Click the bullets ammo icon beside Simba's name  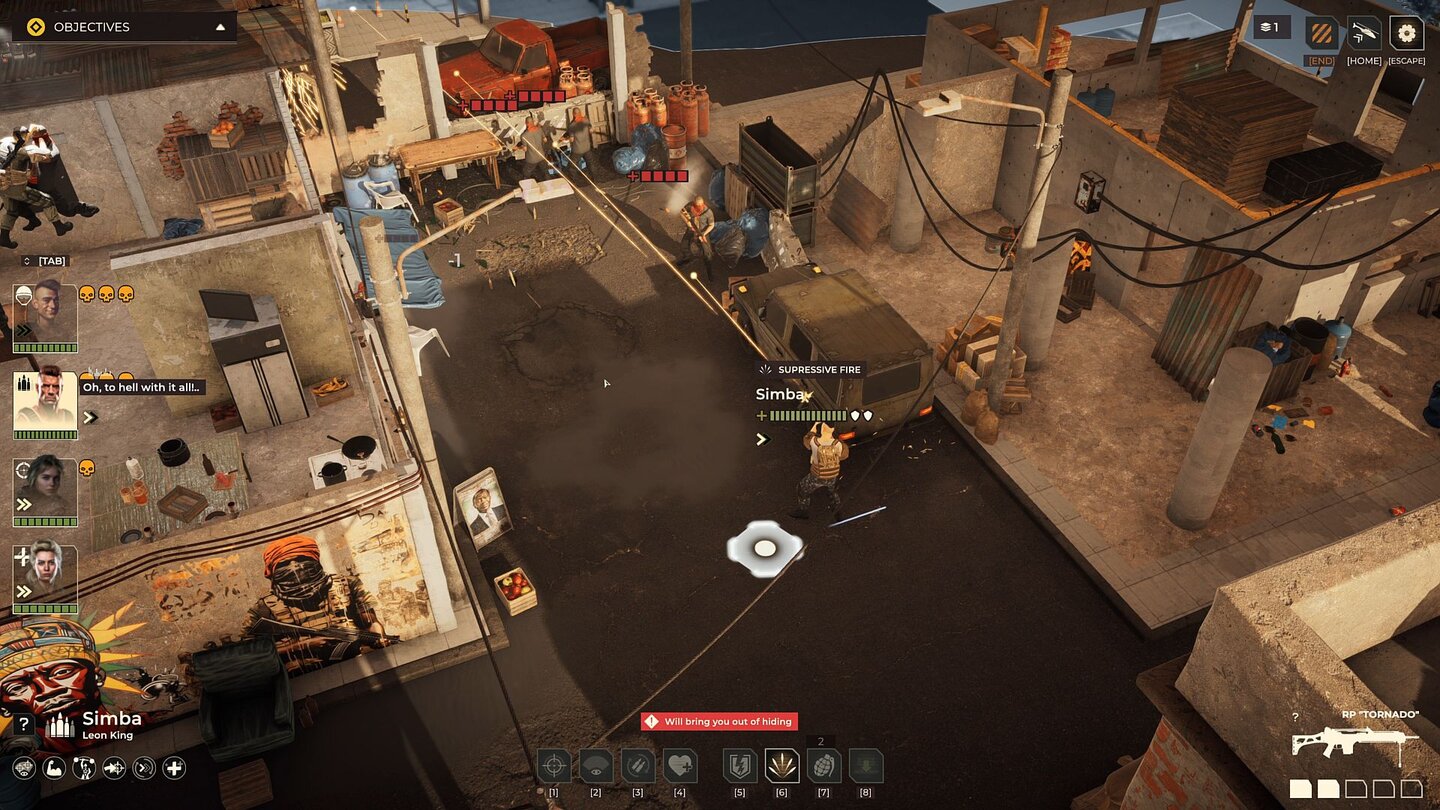pos(59,726)
